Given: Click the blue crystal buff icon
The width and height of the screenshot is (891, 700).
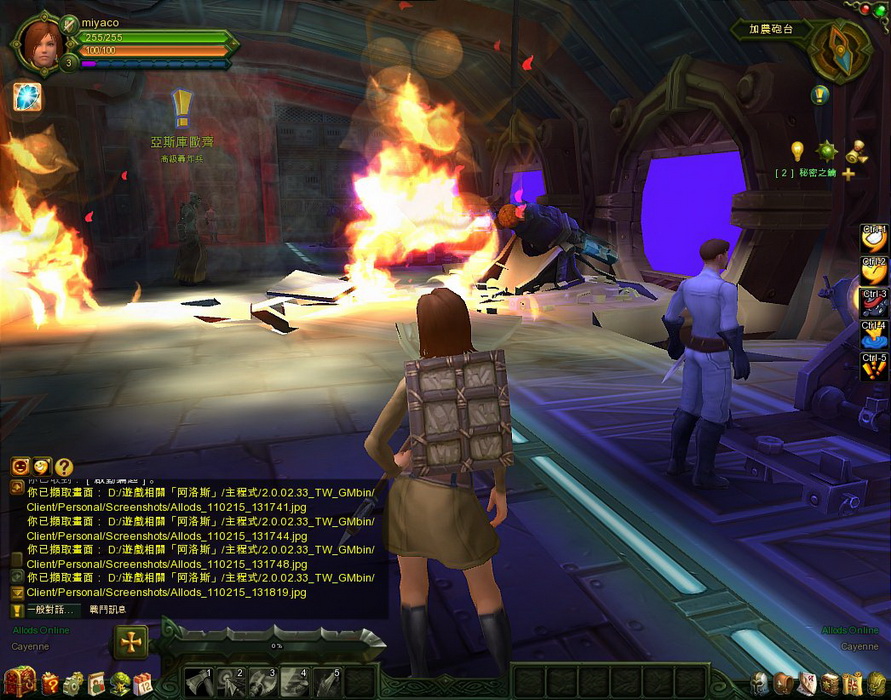Looking at the screenshot, I should tap(27, 97).
